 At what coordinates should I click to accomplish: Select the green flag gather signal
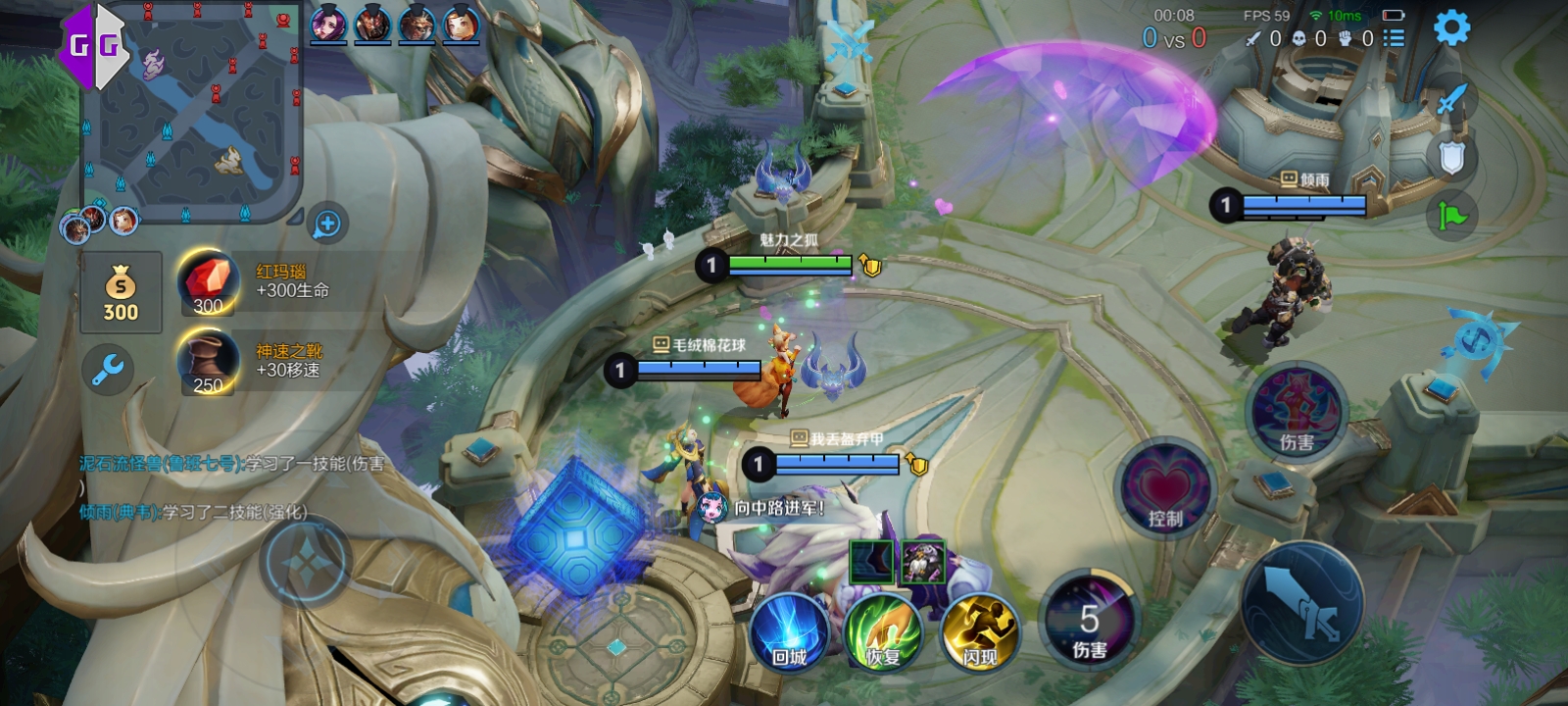tap(1451, 215)
